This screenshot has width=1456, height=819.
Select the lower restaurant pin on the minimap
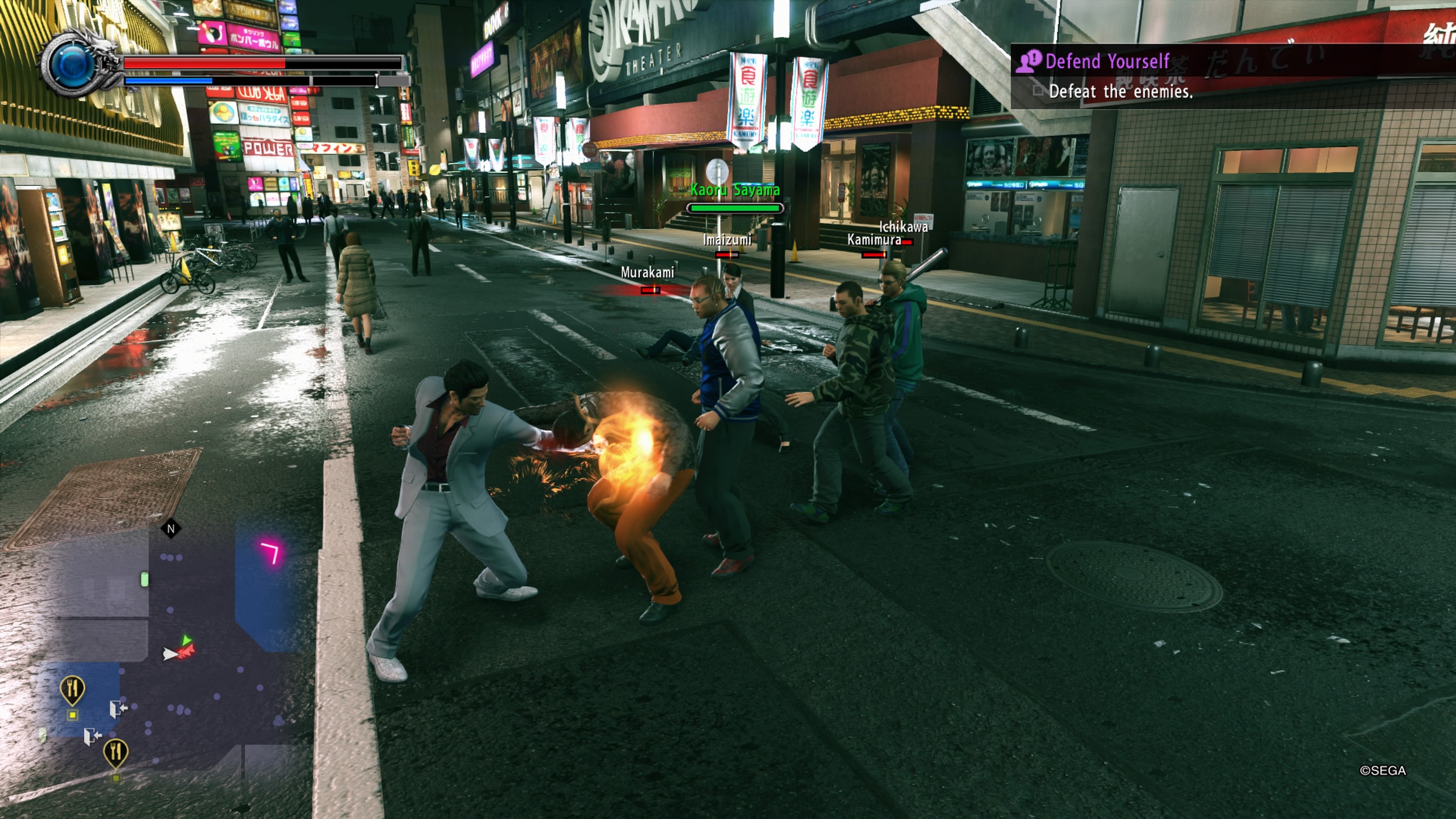[x=116, y=752]
